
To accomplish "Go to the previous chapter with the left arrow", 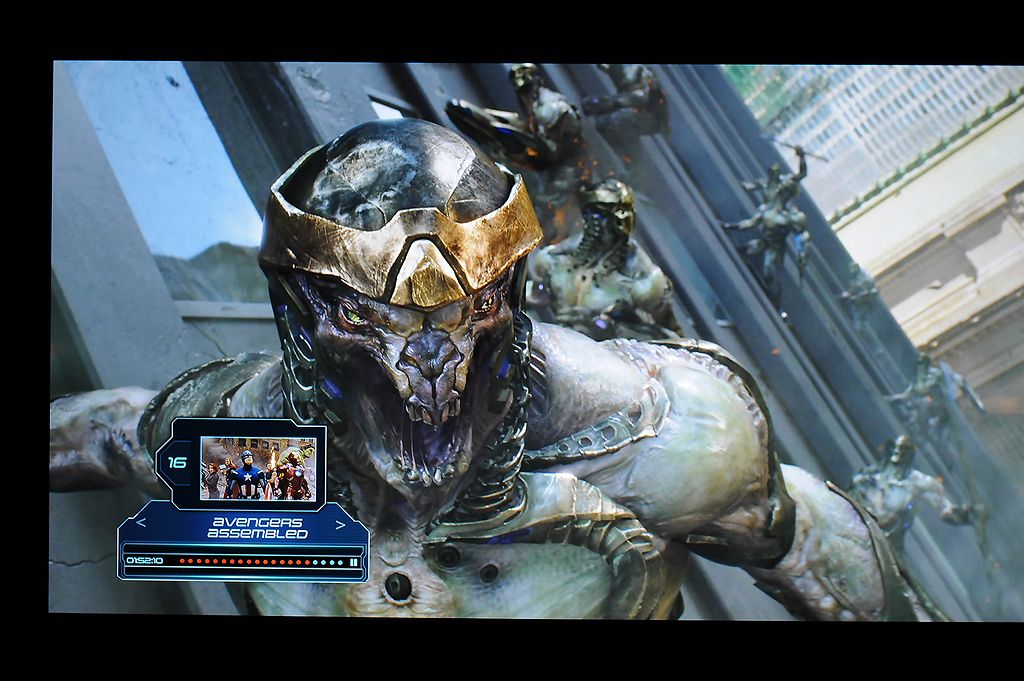I will click(141, 522).
